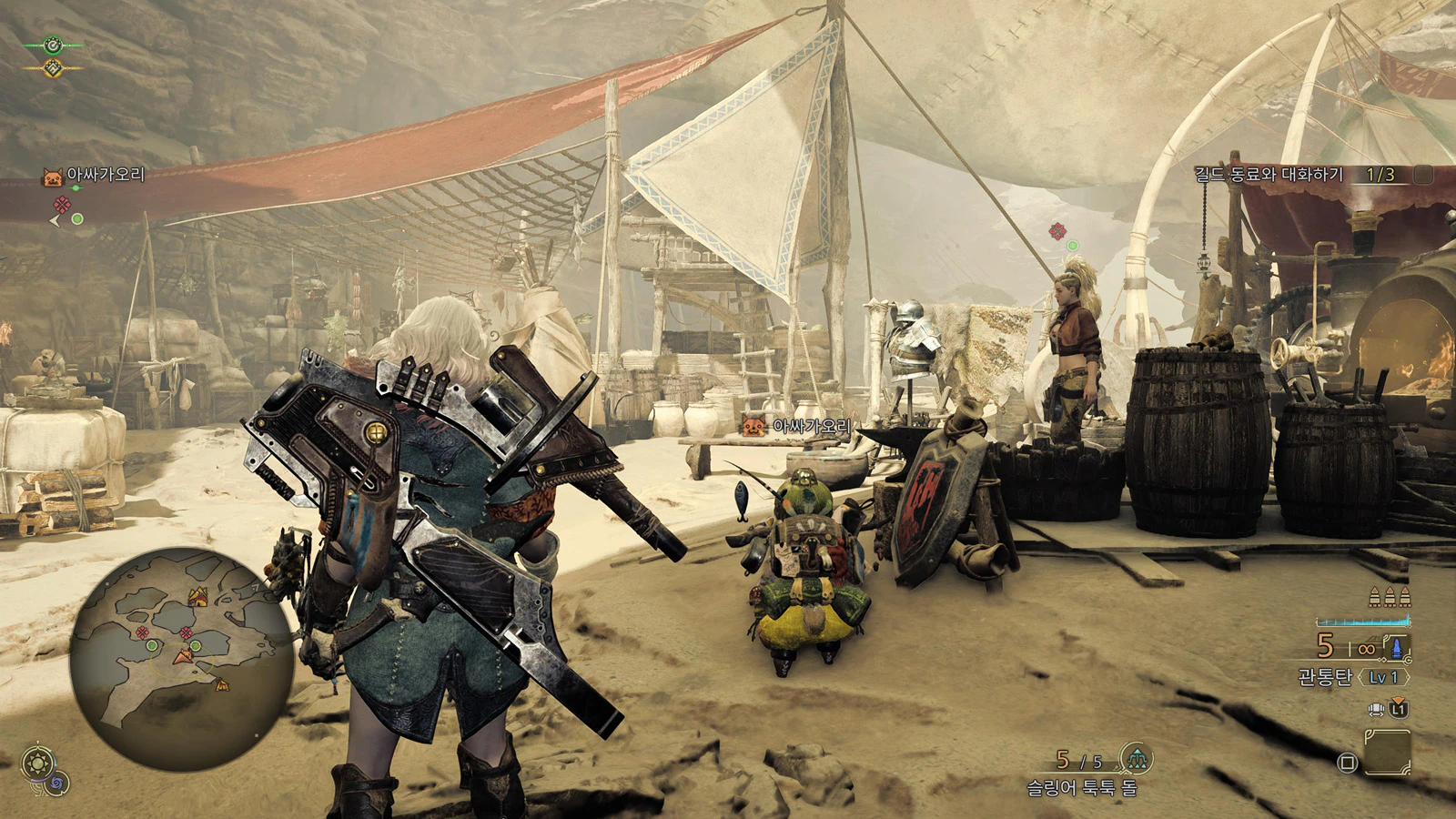
Task: Click the Palico name tag at screen edge
Action: pos(95,175)
